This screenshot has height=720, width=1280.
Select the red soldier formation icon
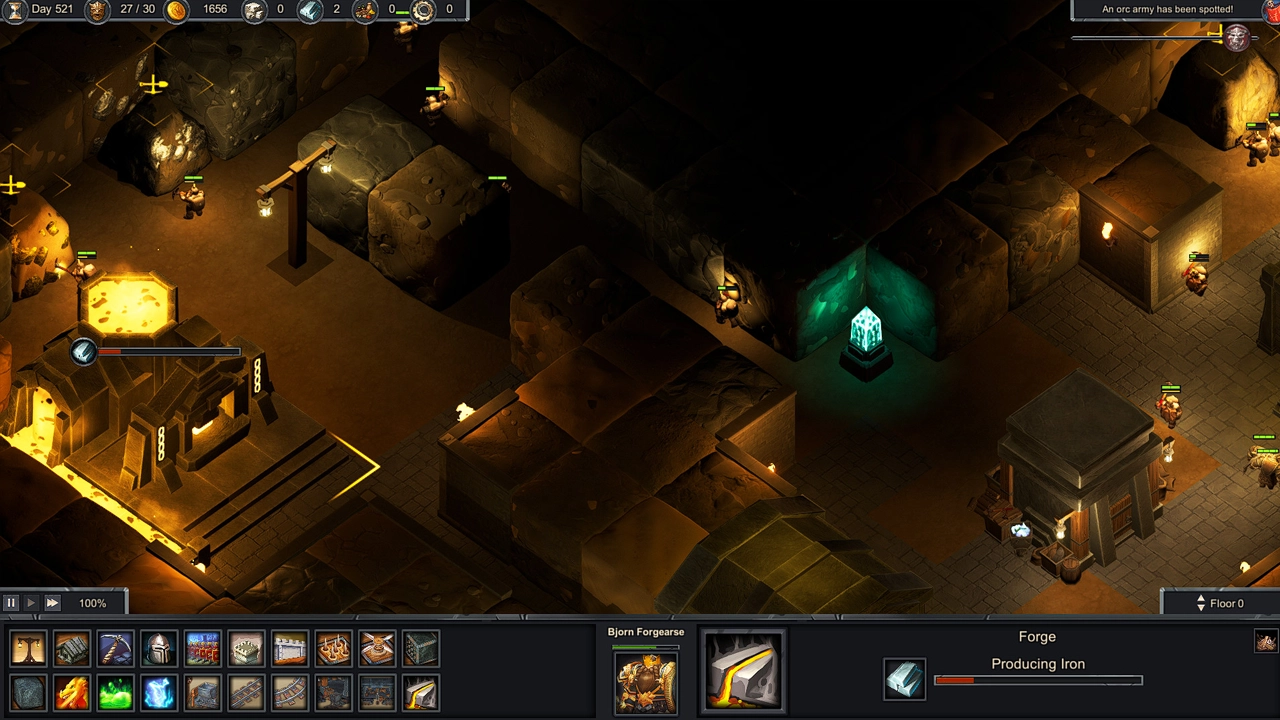pyautogui.click(x=203, y=649)
